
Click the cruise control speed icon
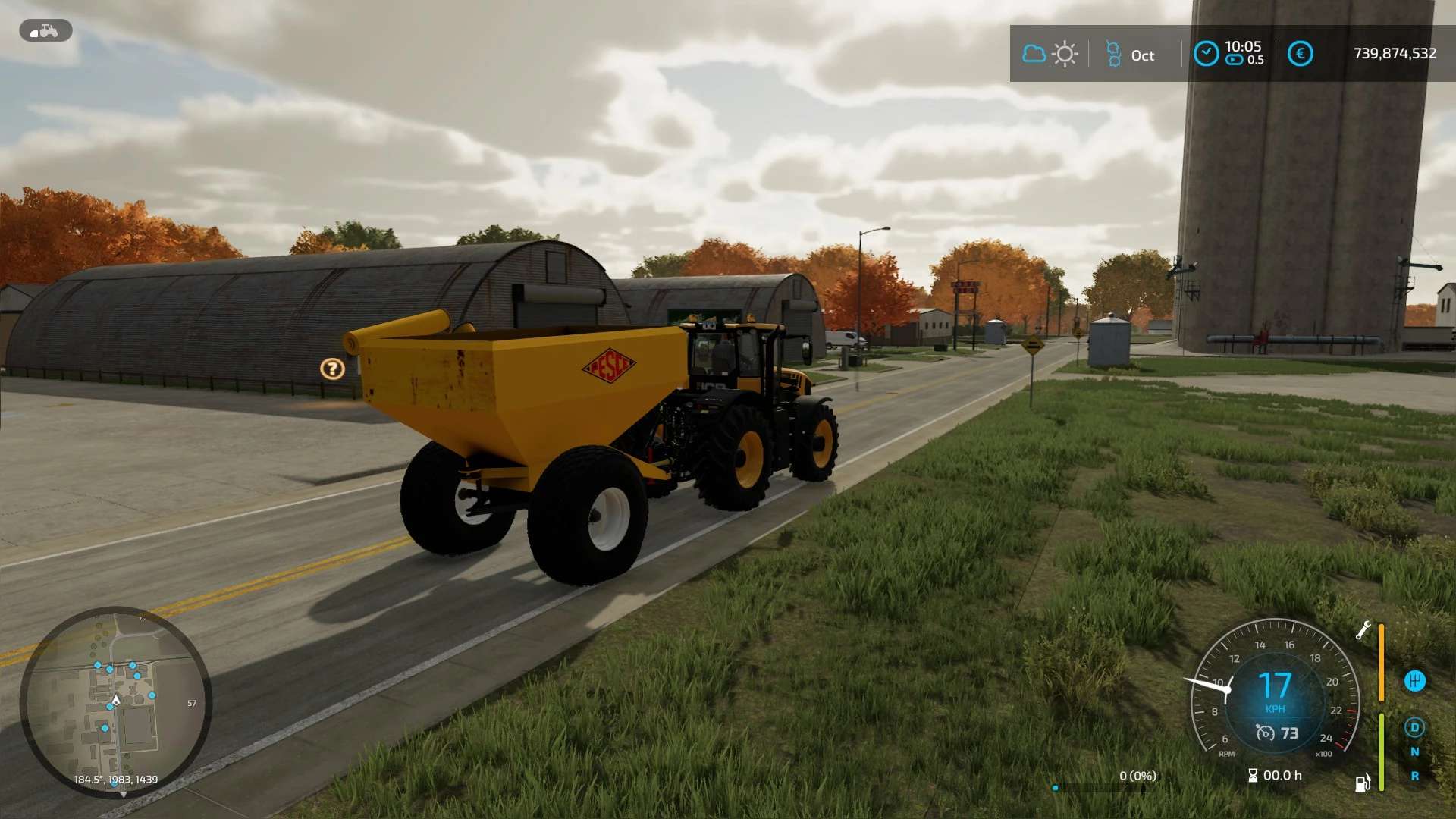[x=1265, y=733]
